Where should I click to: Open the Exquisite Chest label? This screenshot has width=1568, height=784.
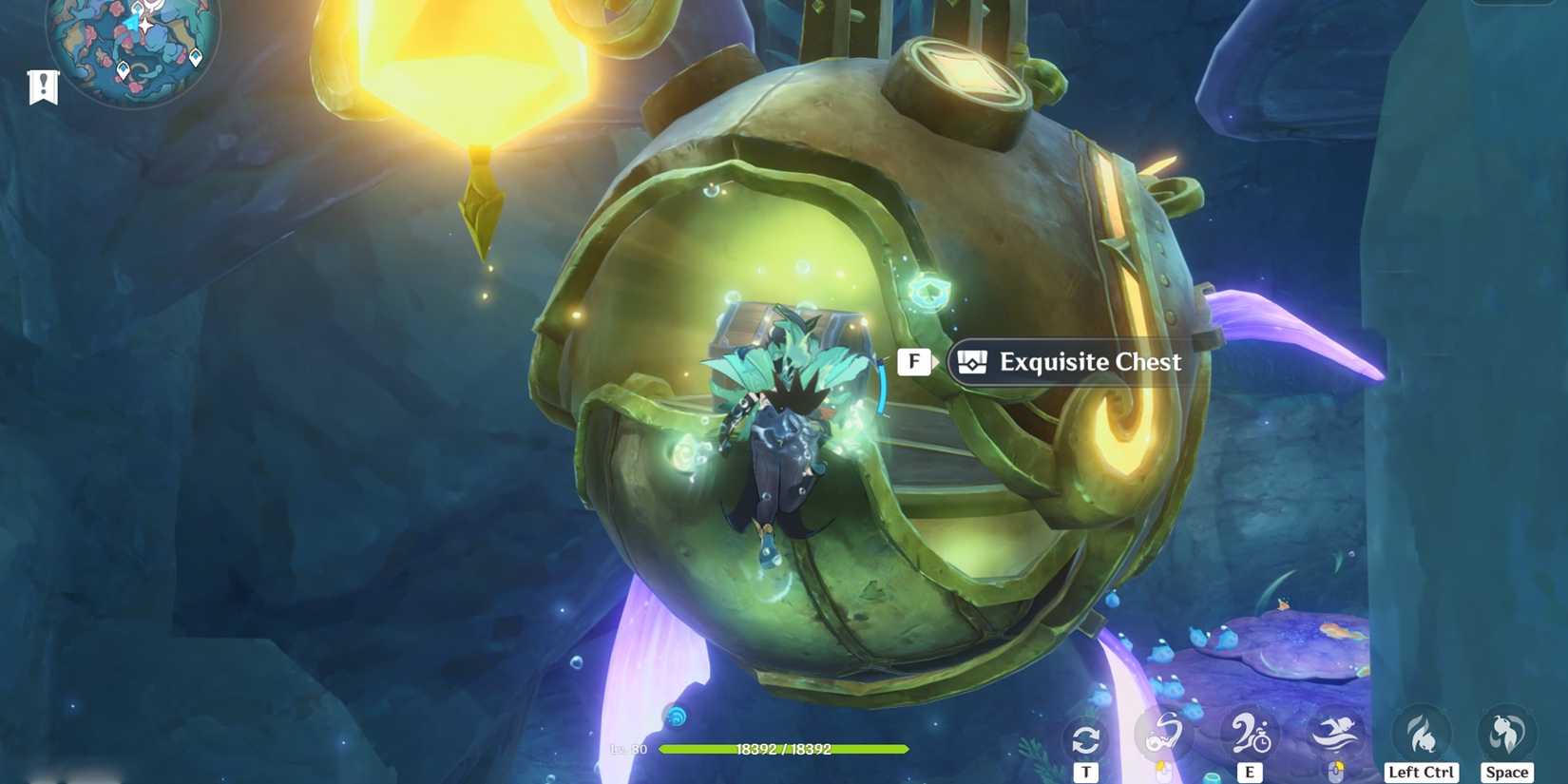coord(1089,362)
